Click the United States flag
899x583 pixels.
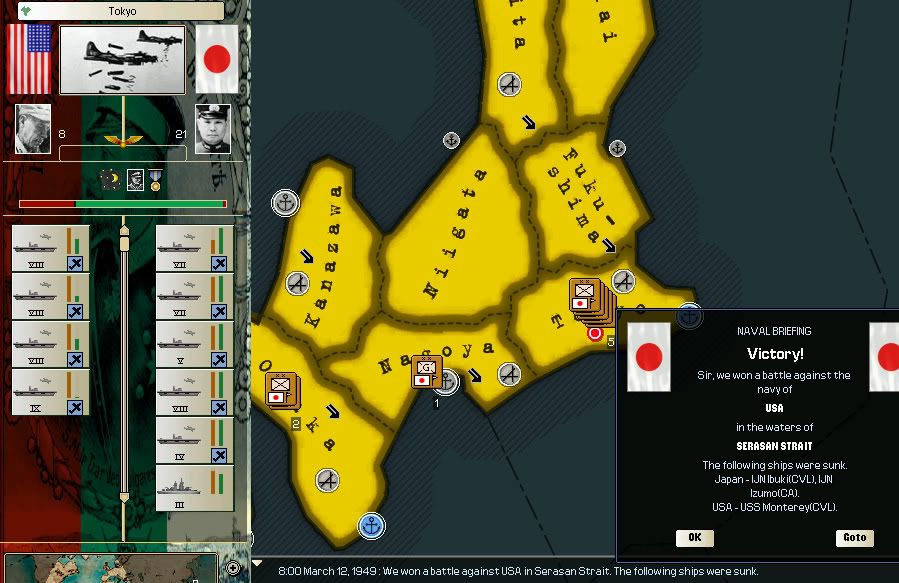point(29,59)
